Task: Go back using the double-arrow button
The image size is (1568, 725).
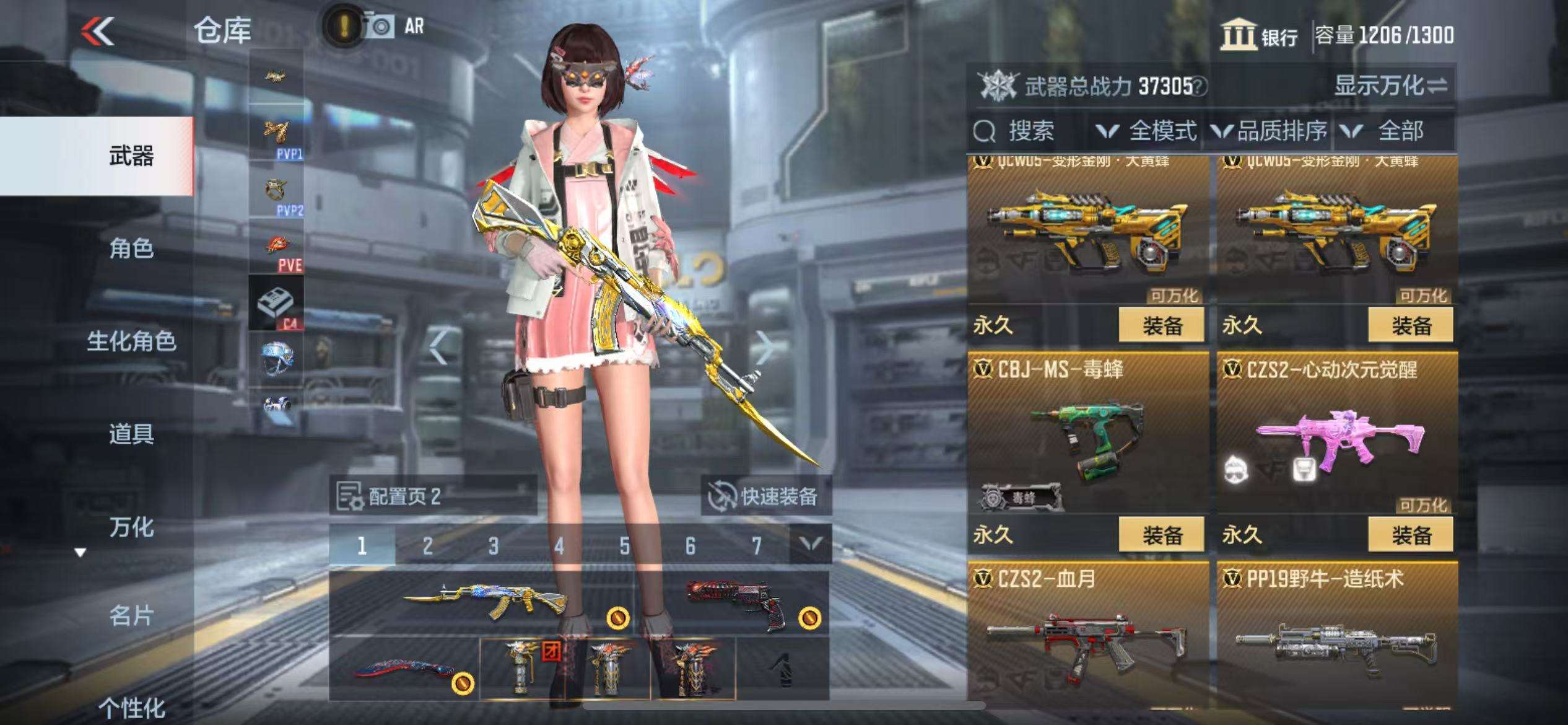Action: click(98, 31)
